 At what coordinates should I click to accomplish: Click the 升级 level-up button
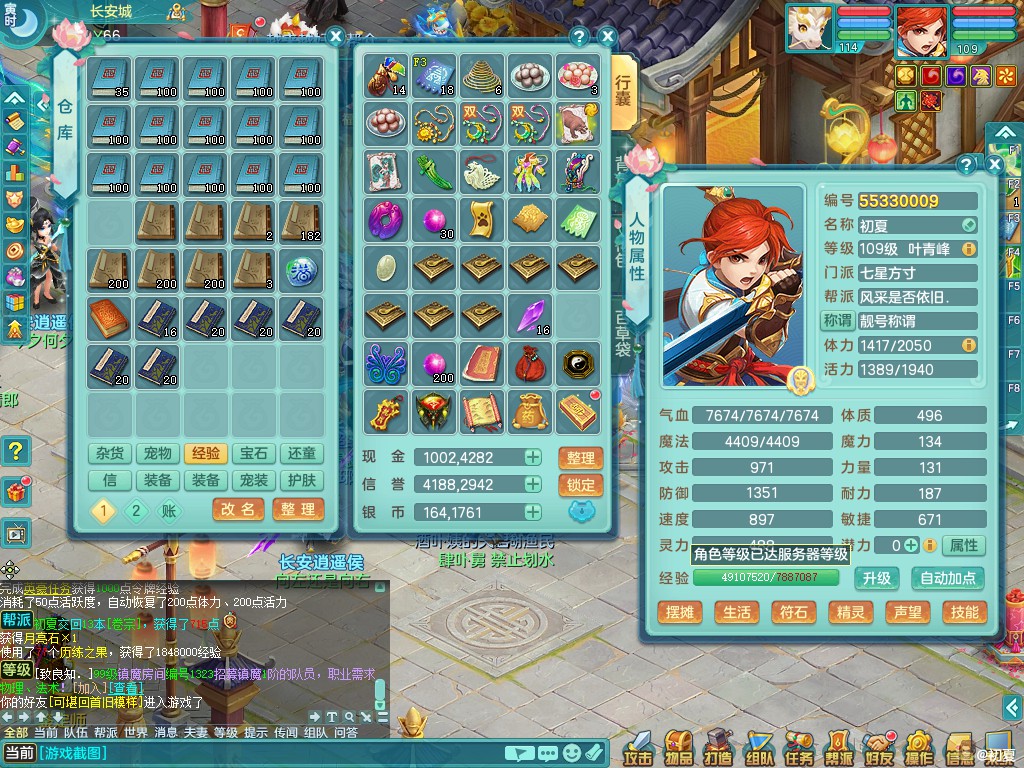877,578
